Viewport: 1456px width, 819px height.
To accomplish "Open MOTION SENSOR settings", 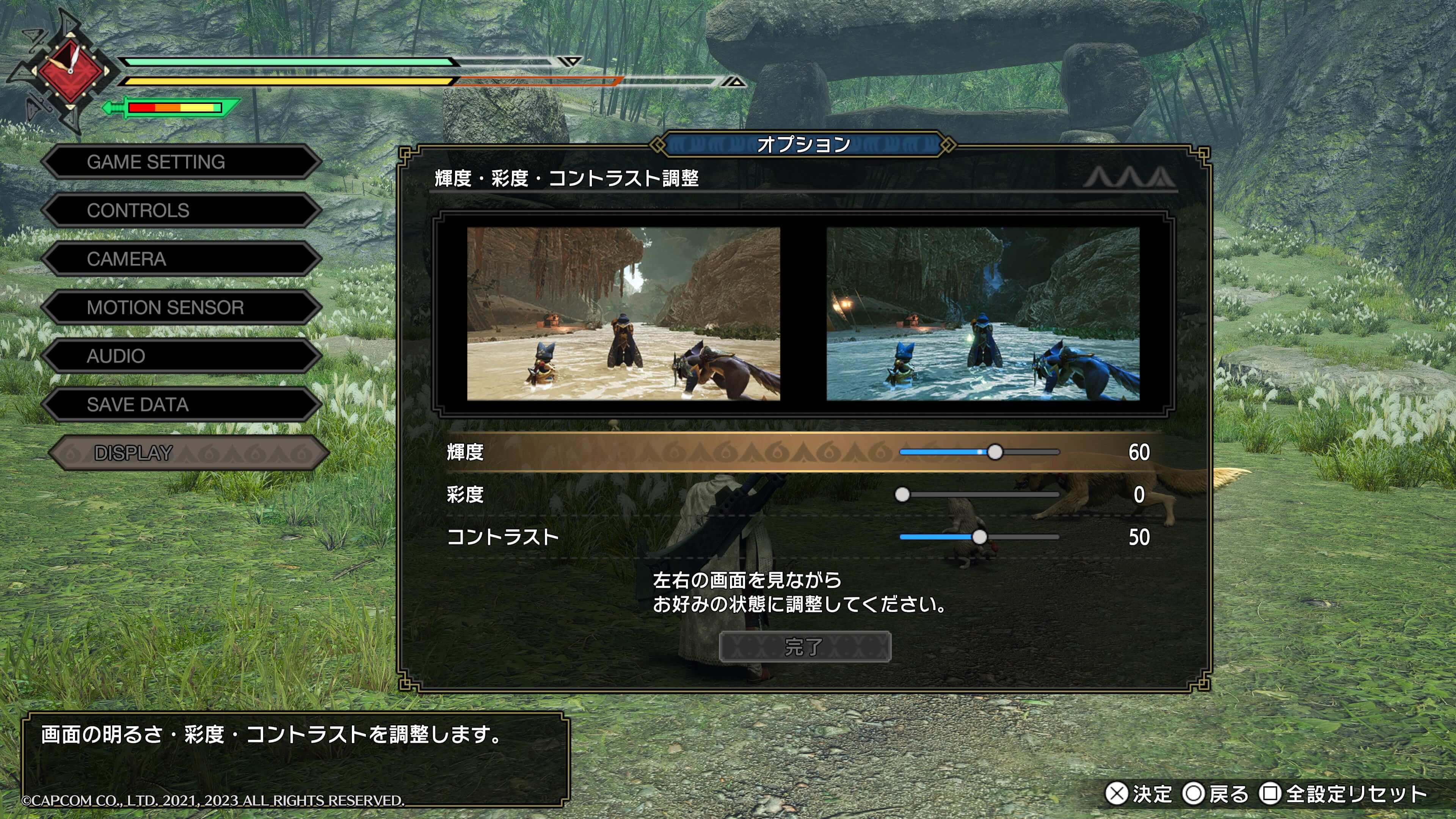I will click(181, 308).
